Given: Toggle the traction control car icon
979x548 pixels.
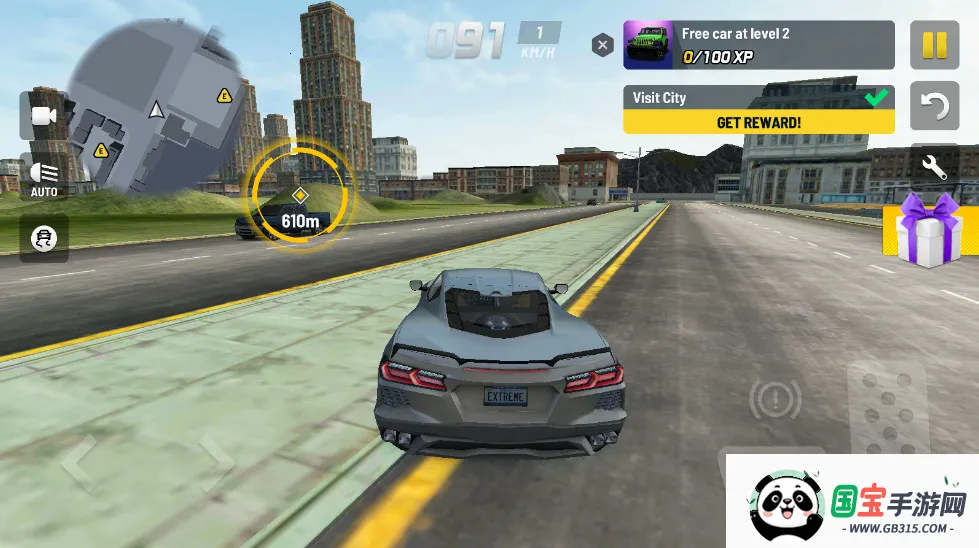Looking at the screenshot, I should [x=44, y=238].
